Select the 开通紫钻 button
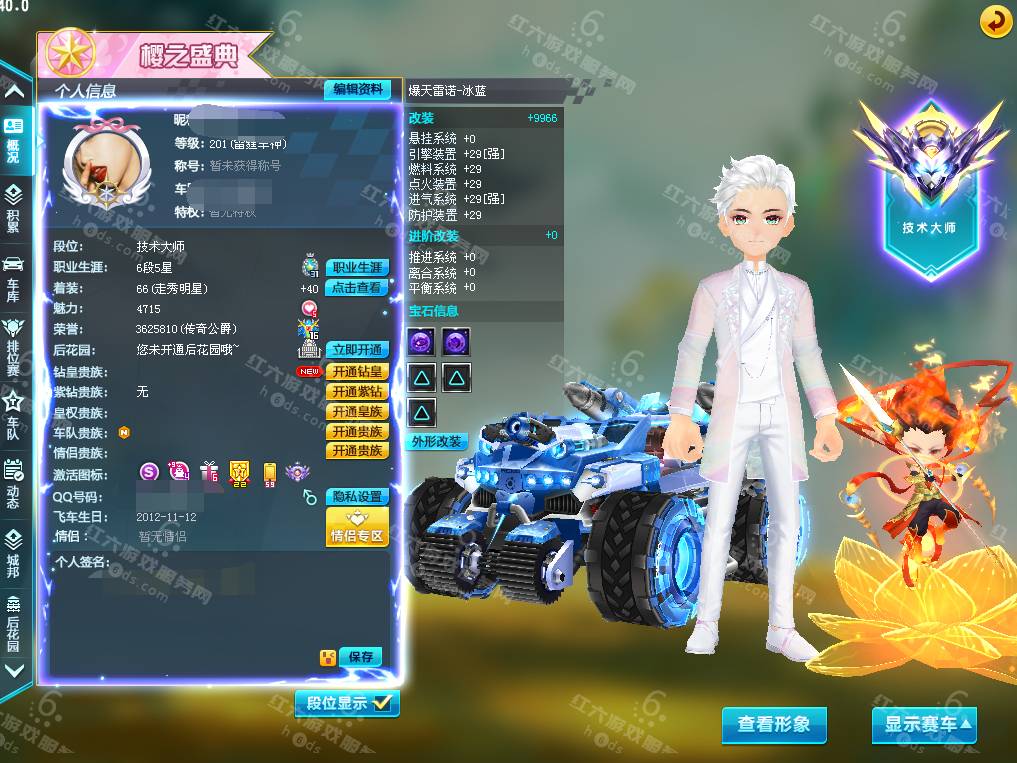The image size is (1017, 763). [357, 392]
